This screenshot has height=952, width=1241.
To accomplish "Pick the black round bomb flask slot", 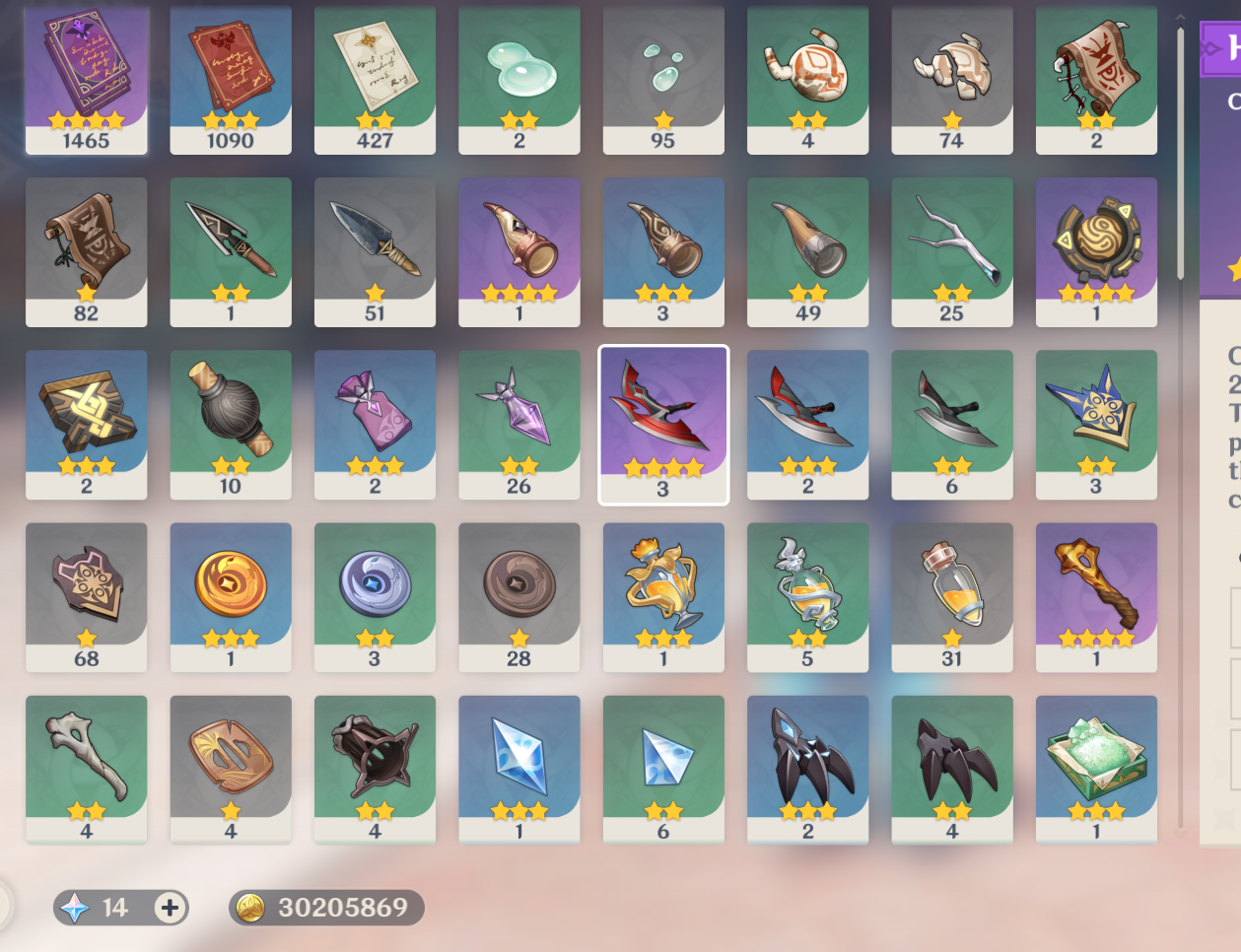I will point(231,424).
